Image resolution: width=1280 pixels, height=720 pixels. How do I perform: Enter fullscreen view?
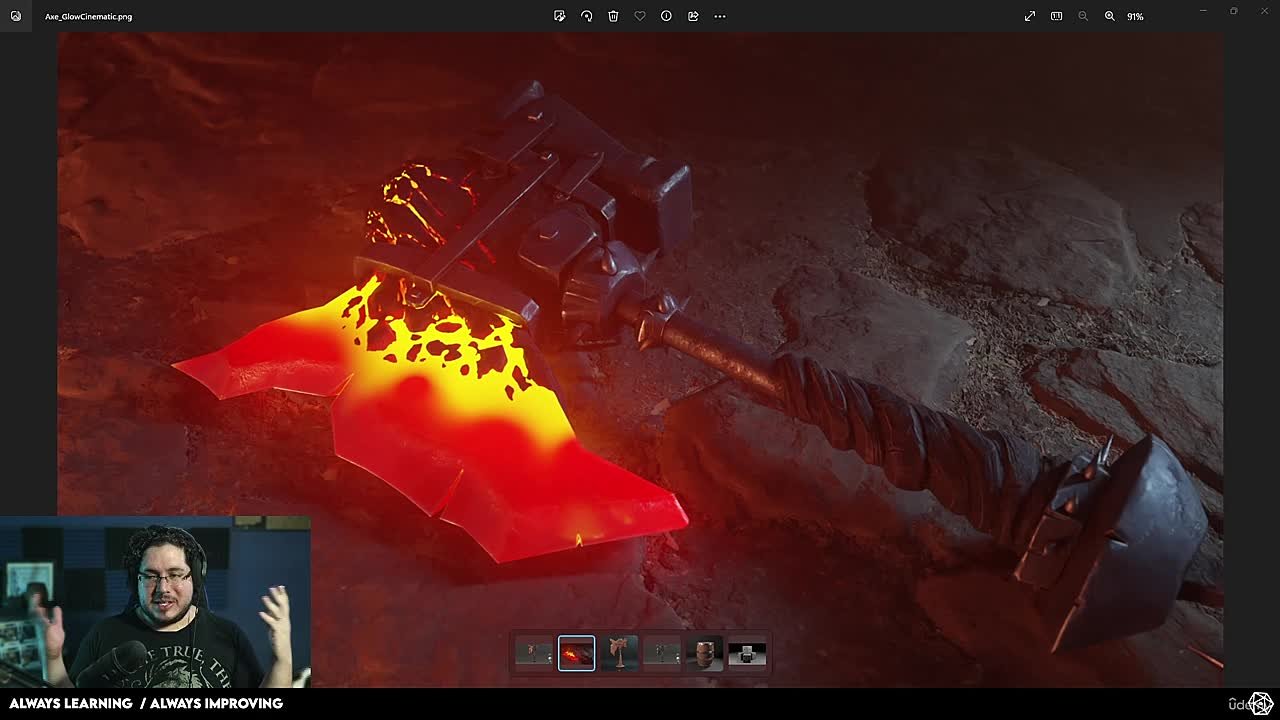[x=1029, y=16]
